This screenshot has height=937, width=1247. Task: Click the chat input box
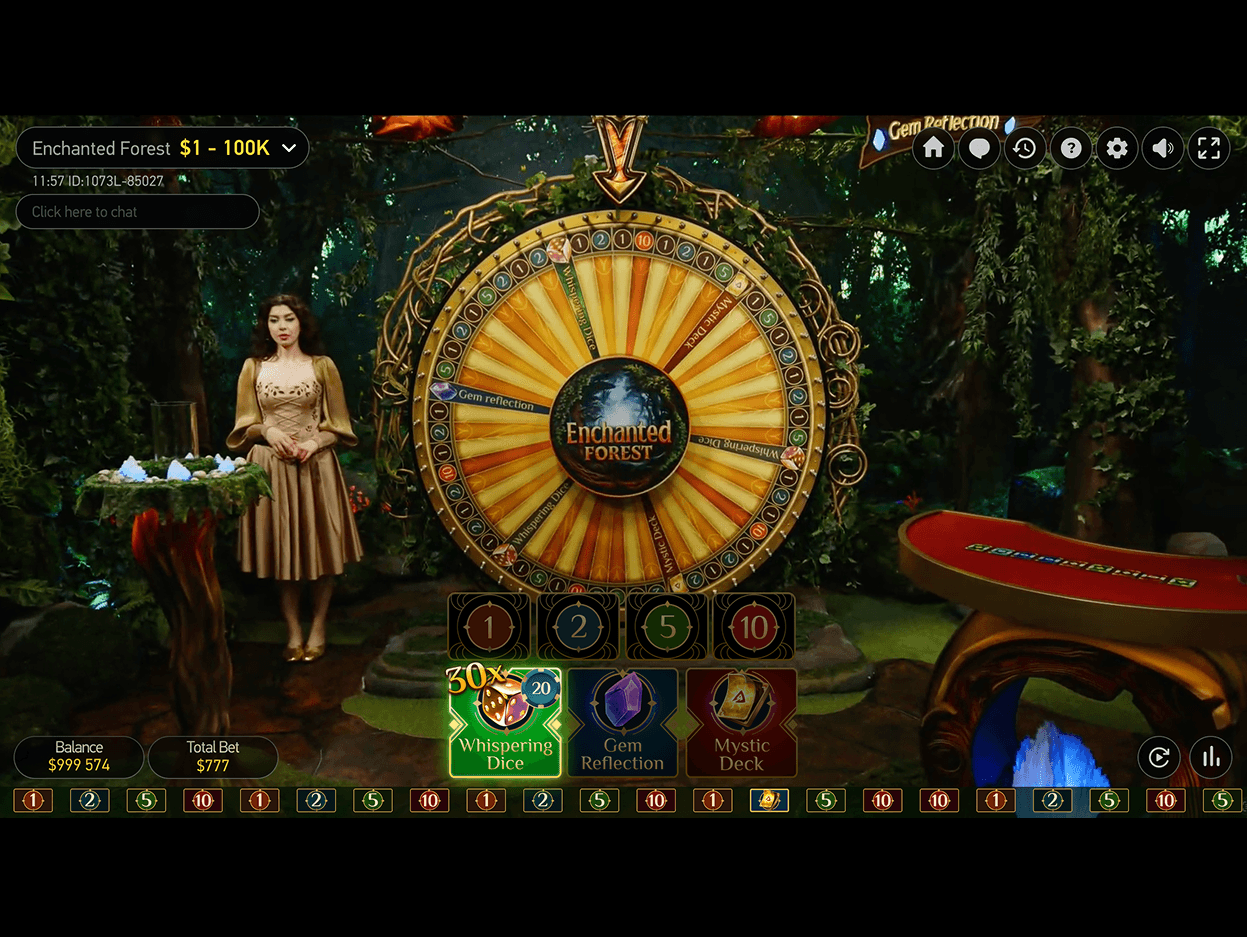(x=138, y=212)
